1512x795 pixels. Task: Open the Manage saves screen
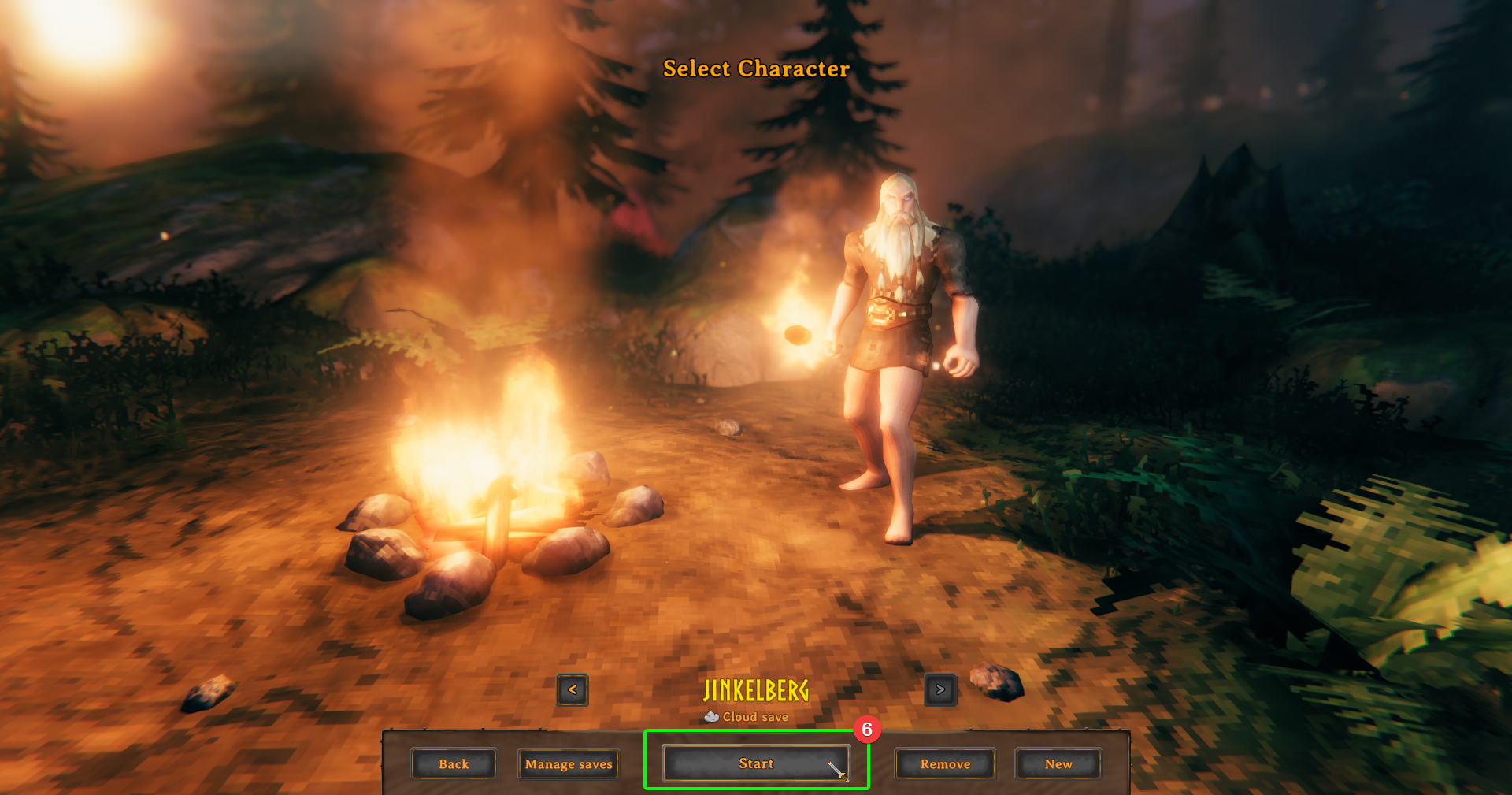coord(568,763)
